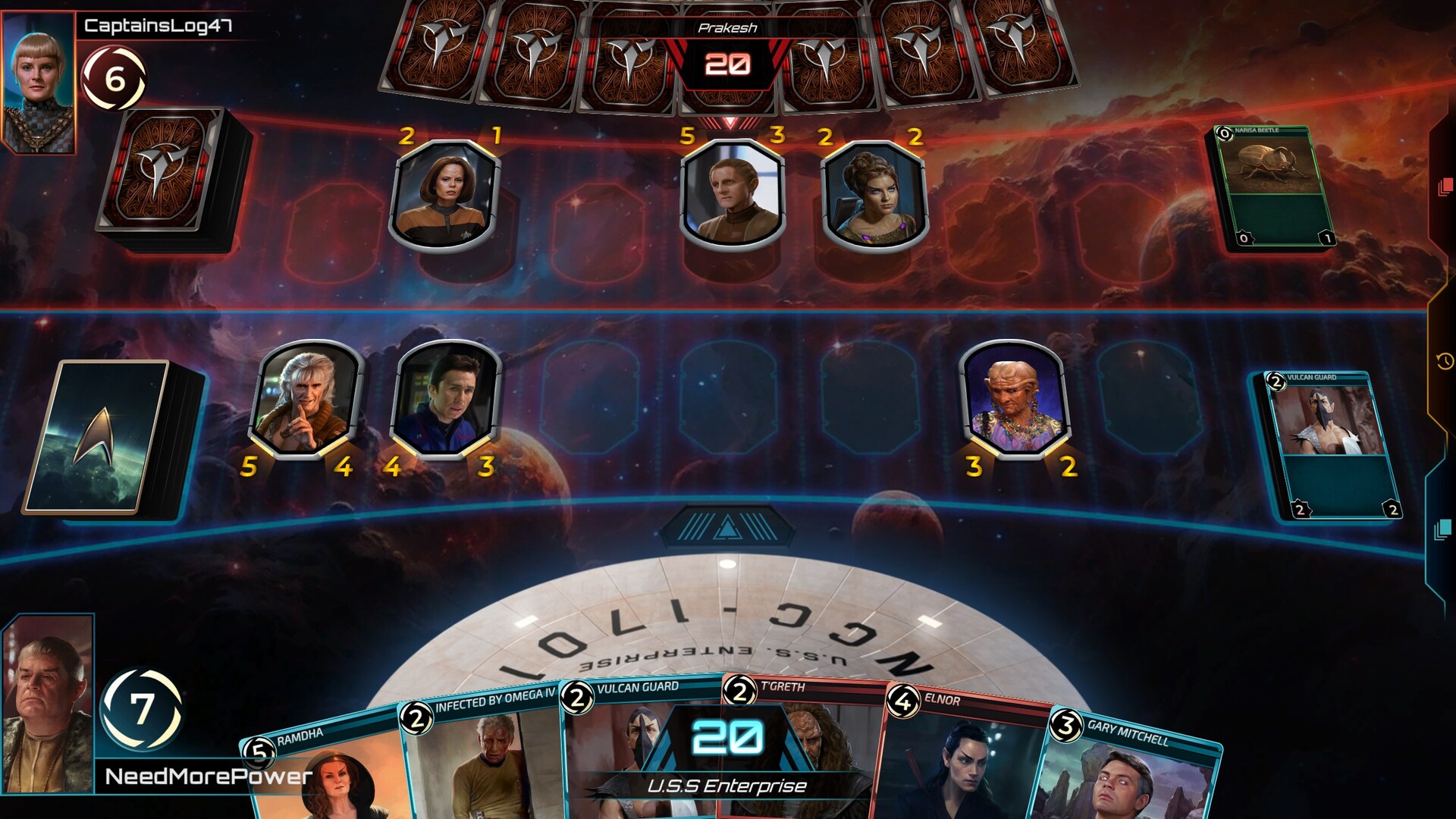This screenshot has width=1456, height=819.
Task: Select your 5/4 white-haired unit
Action: [x=306, y=398]
